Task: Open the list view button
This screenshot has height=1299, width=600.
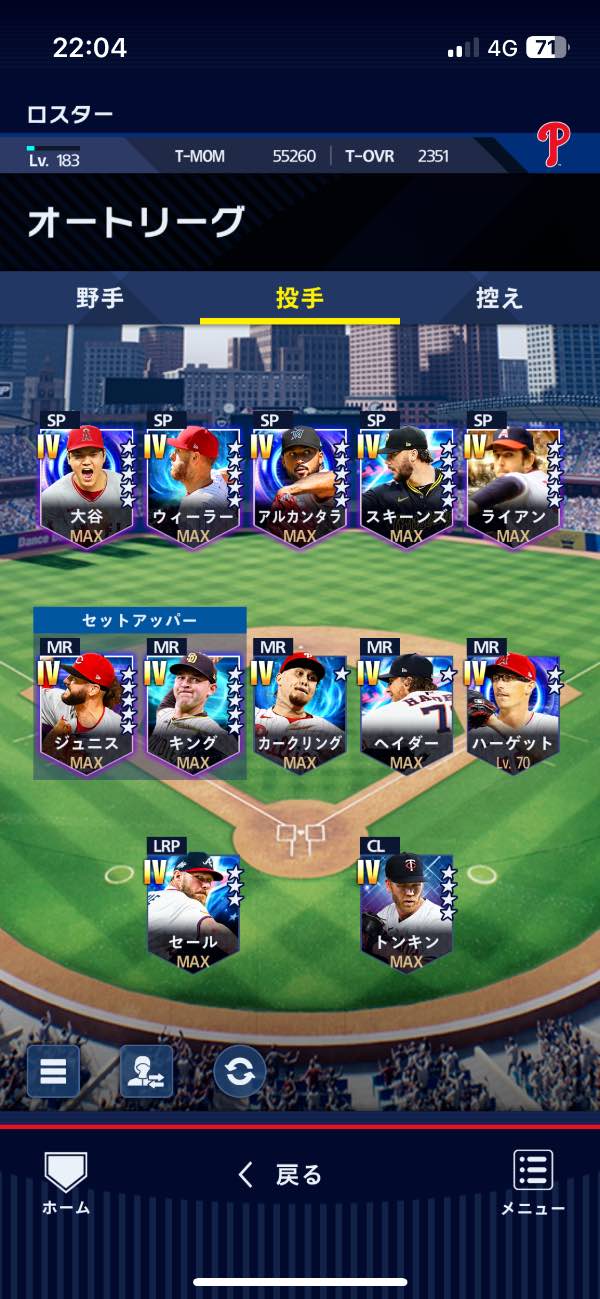Action: (x=53, y=1071)
